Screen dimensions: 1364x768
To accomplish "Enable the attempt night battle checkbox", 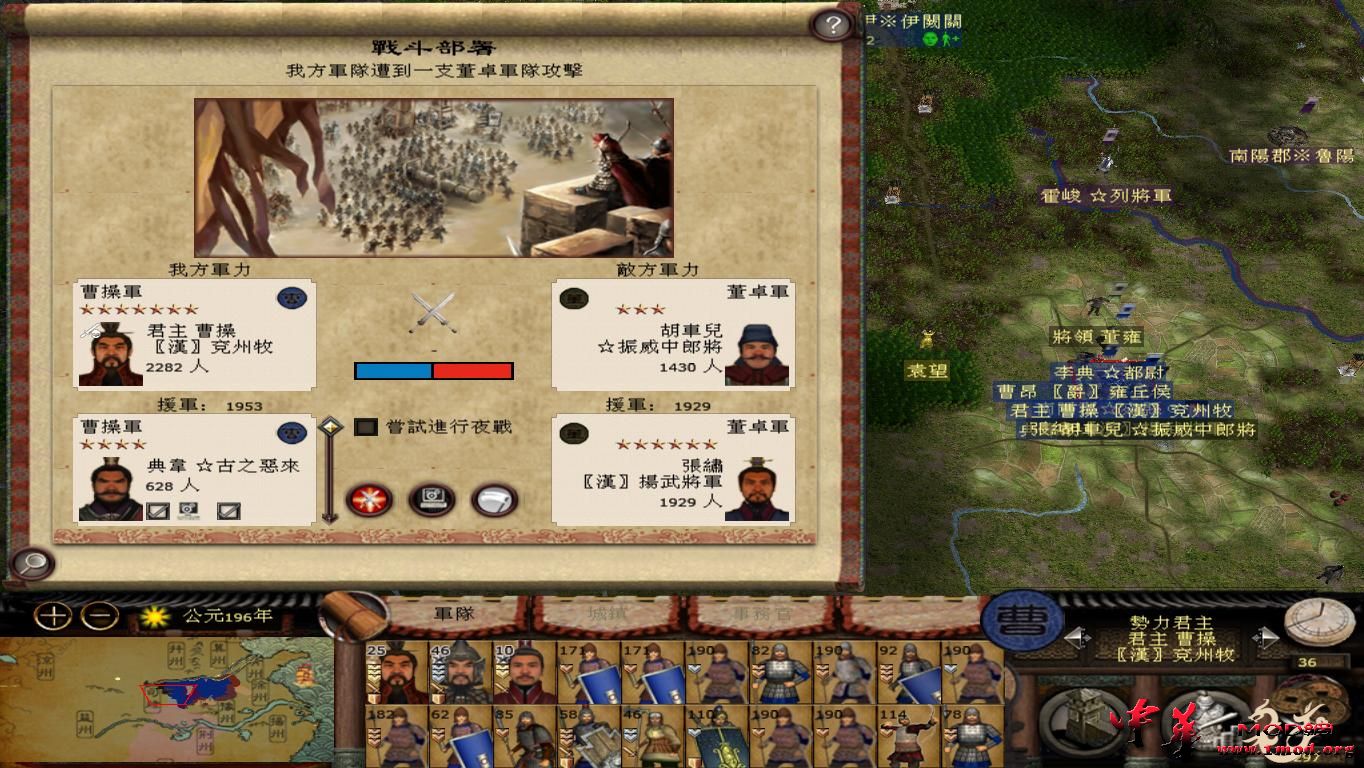I will [x=365, y=426].
